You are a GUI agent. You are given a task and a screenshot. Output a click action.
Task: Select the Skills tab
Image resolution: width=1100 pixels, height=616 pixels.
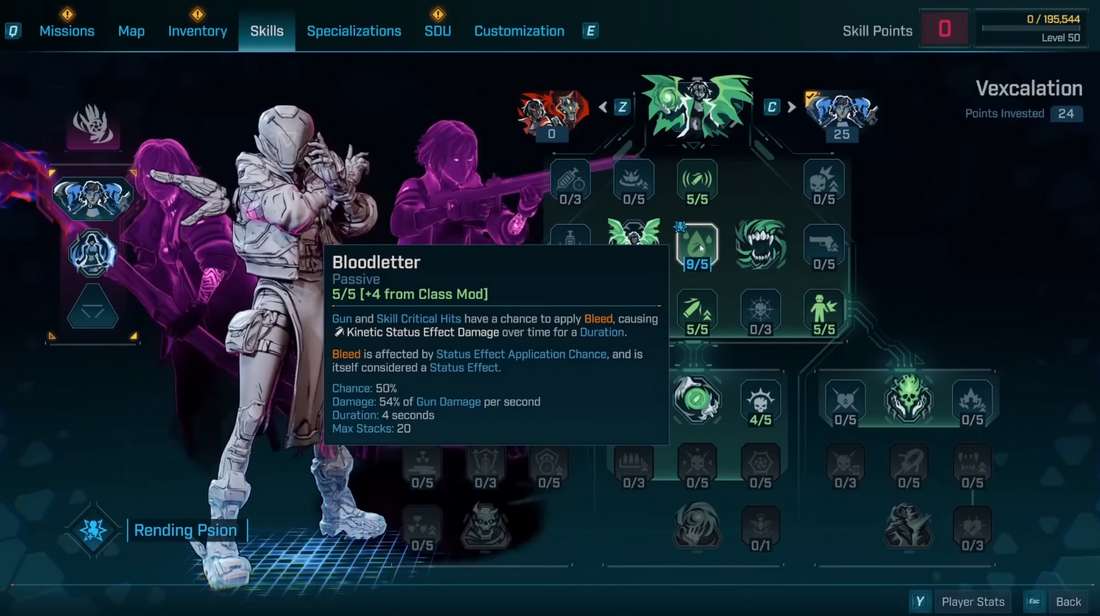pos(267,31)
